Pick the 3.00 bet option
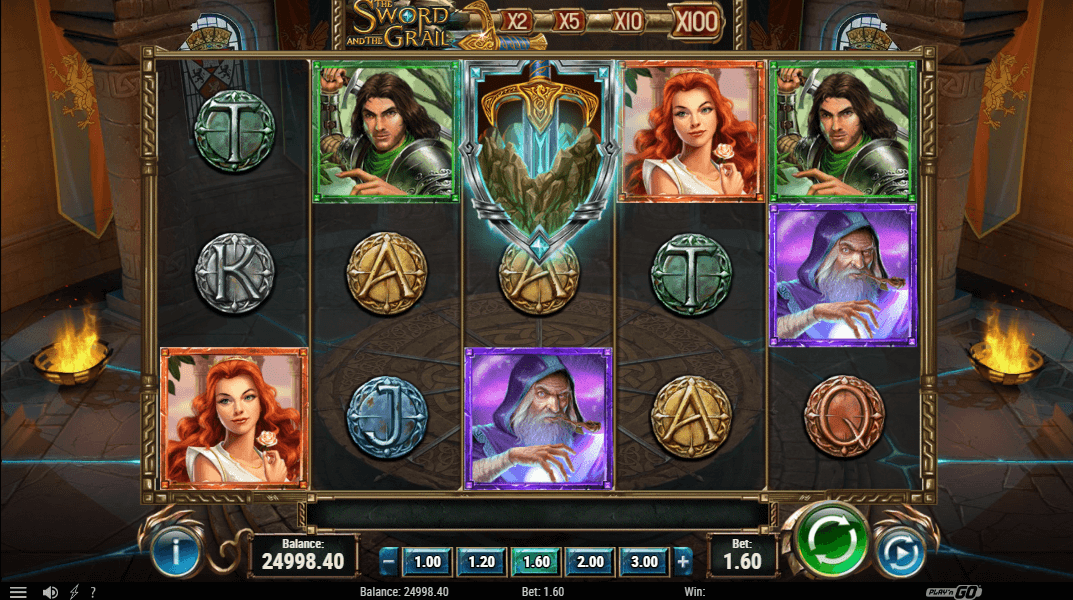 (645, 562)
